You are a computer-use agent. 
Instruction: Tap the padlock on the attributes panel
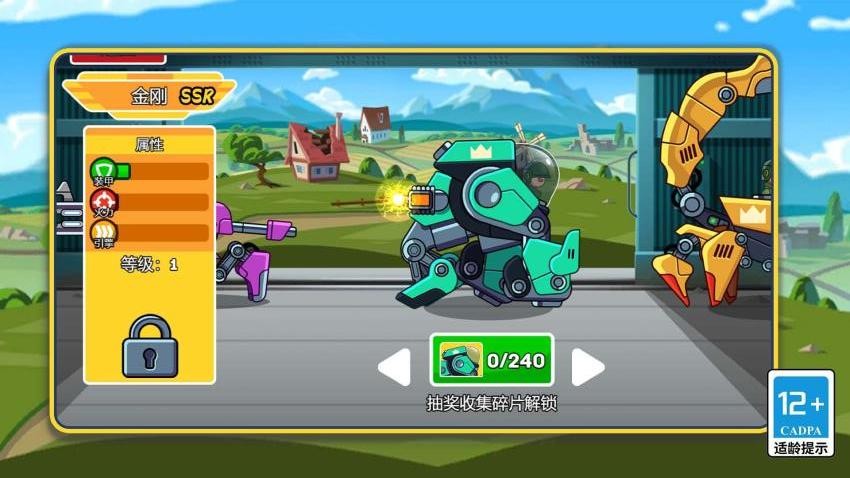pos(150,346)
